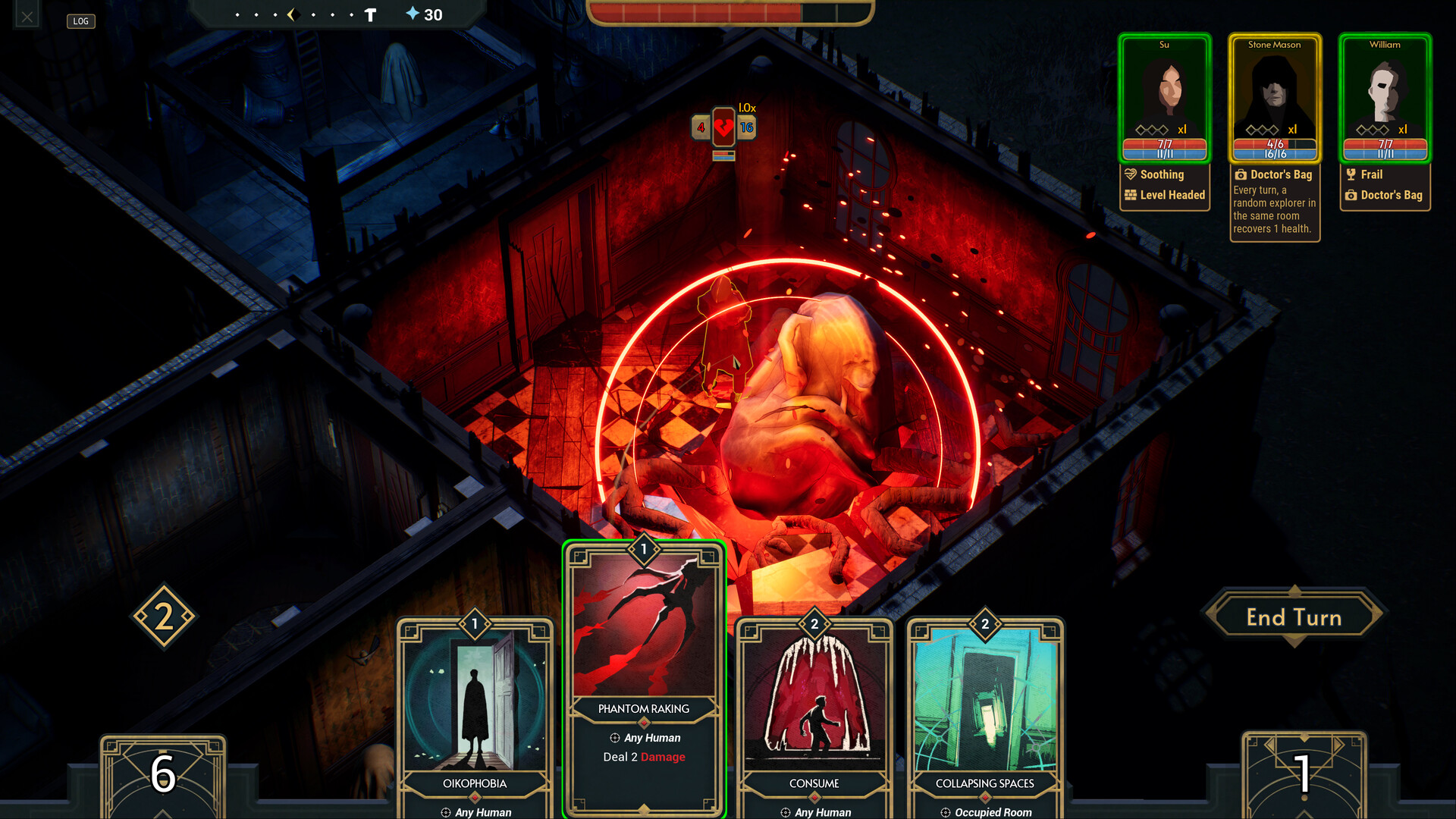Open the LOG panel
Viewport: 1456px width, 819px height.
80,21
